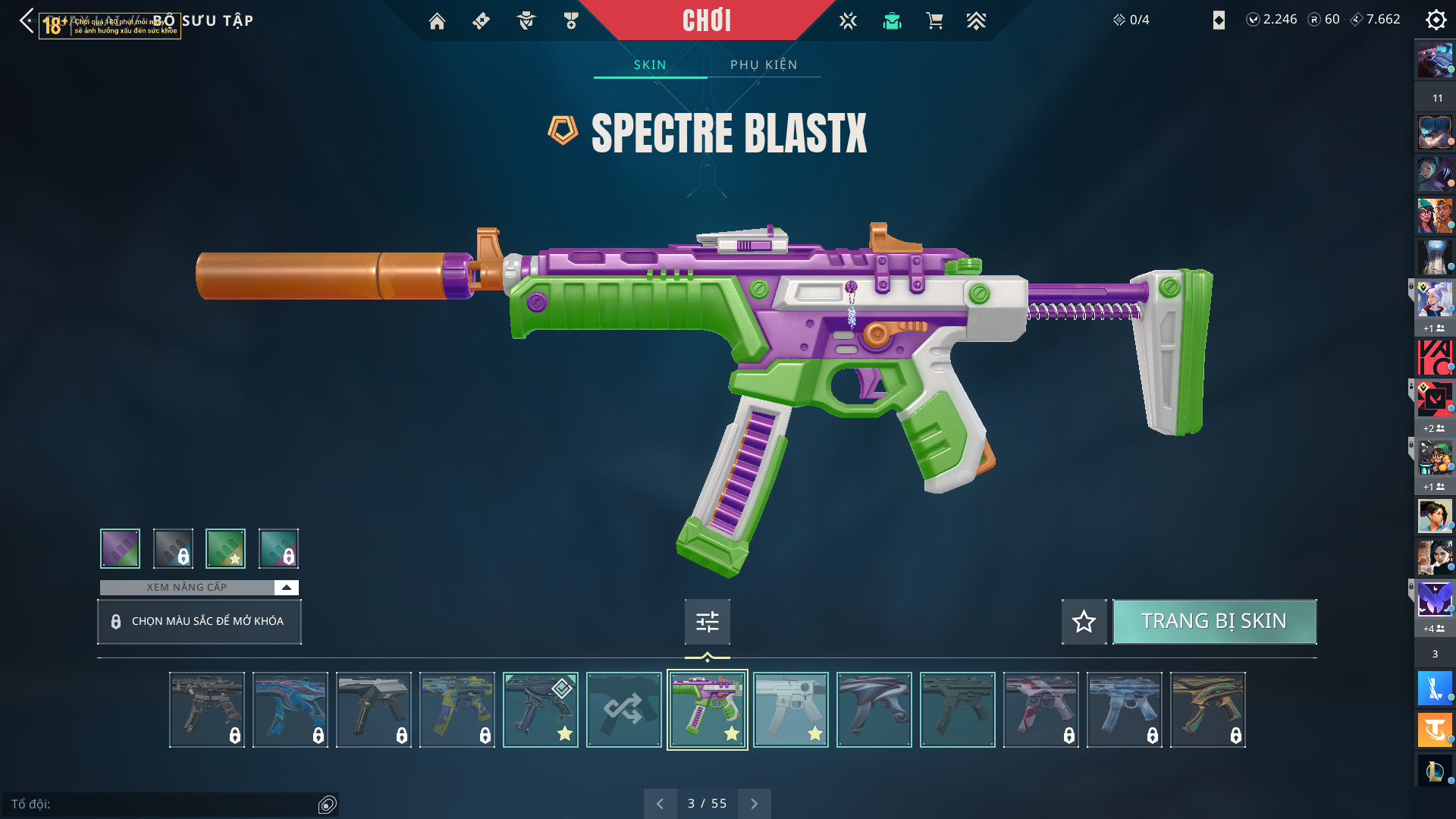The width and height of the screenshot is (1456, 819).
Task: Open the home icon in navigation bar
Action: point(437,21)
